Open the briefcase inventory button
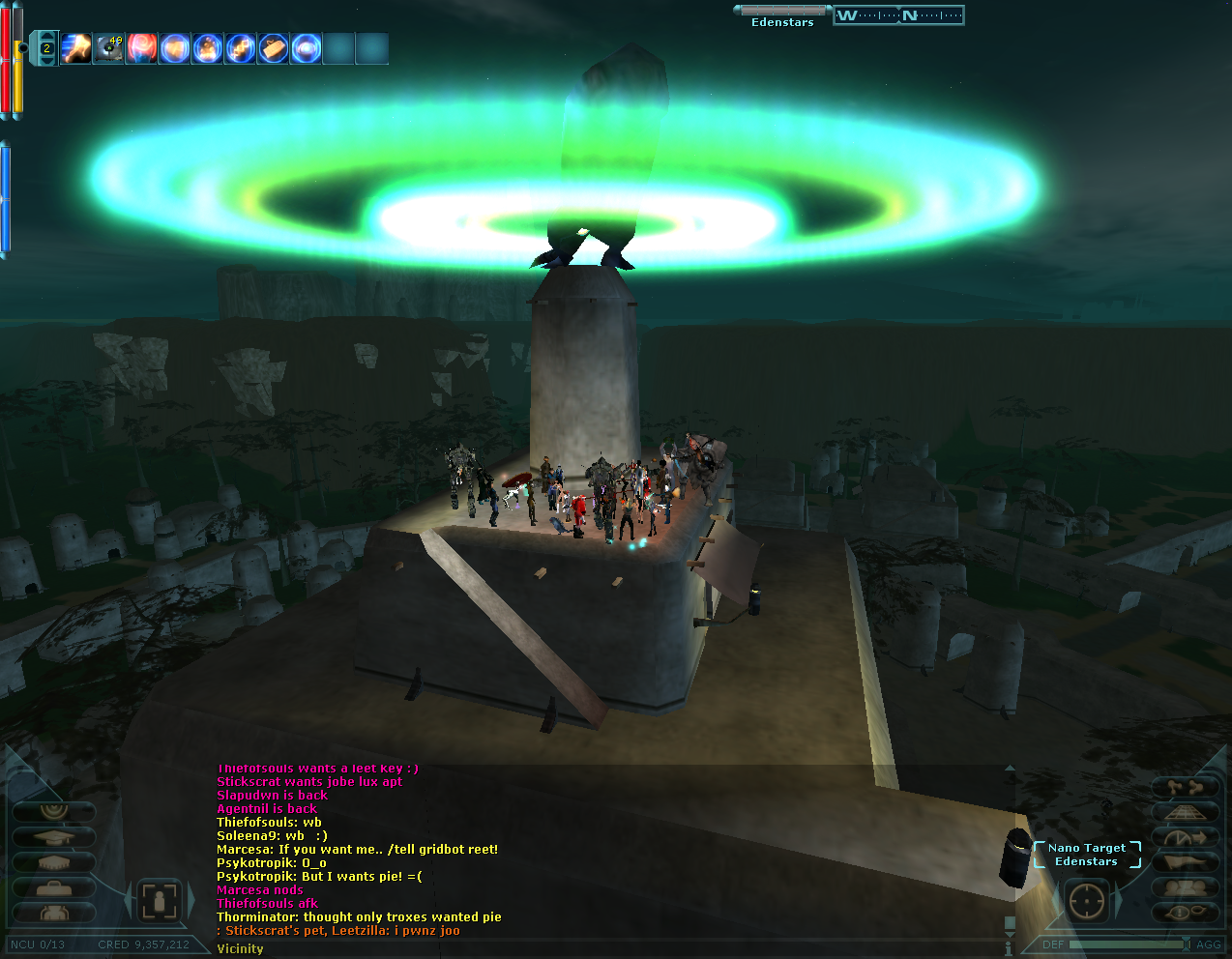Screen dimensions: 1232x959 coord(54,887)
